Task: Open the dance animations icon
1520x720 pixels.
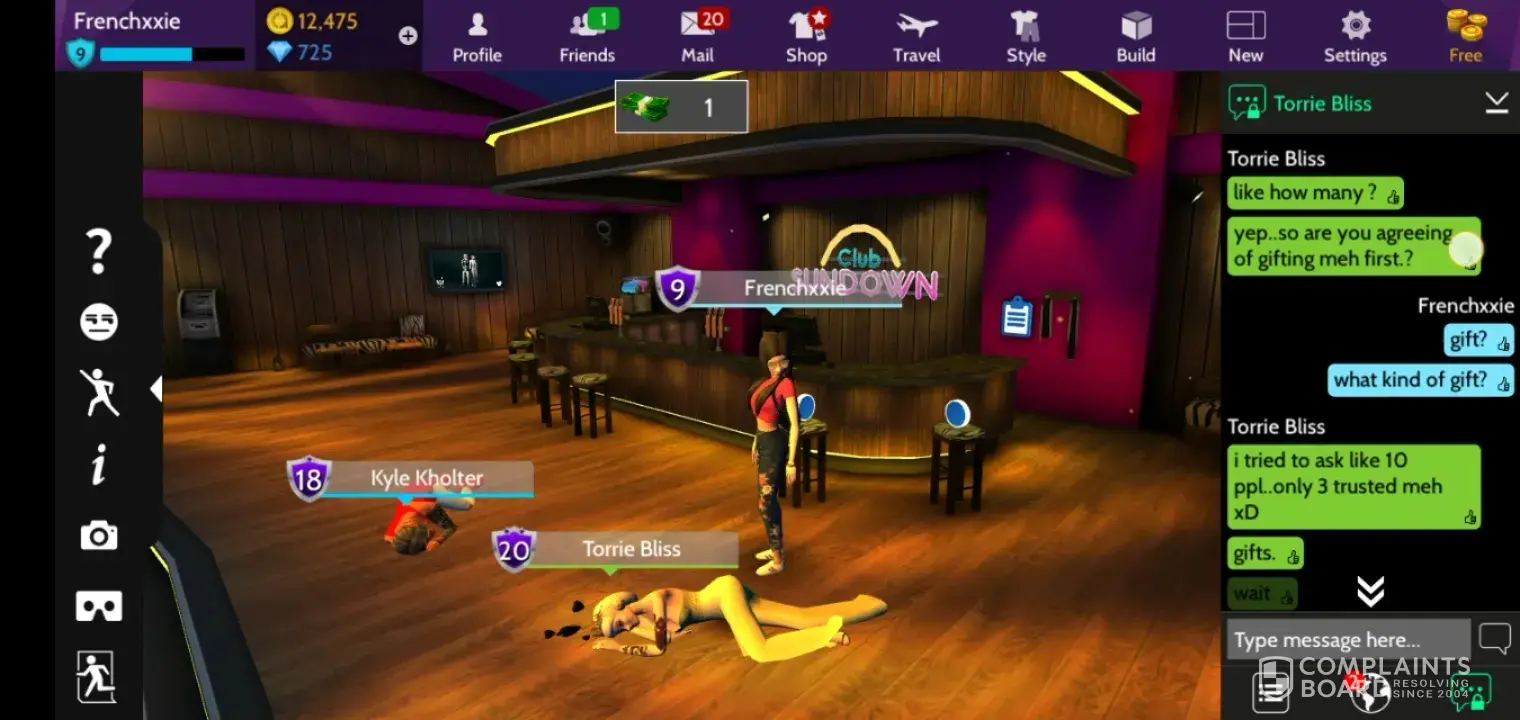Action: 99,392
